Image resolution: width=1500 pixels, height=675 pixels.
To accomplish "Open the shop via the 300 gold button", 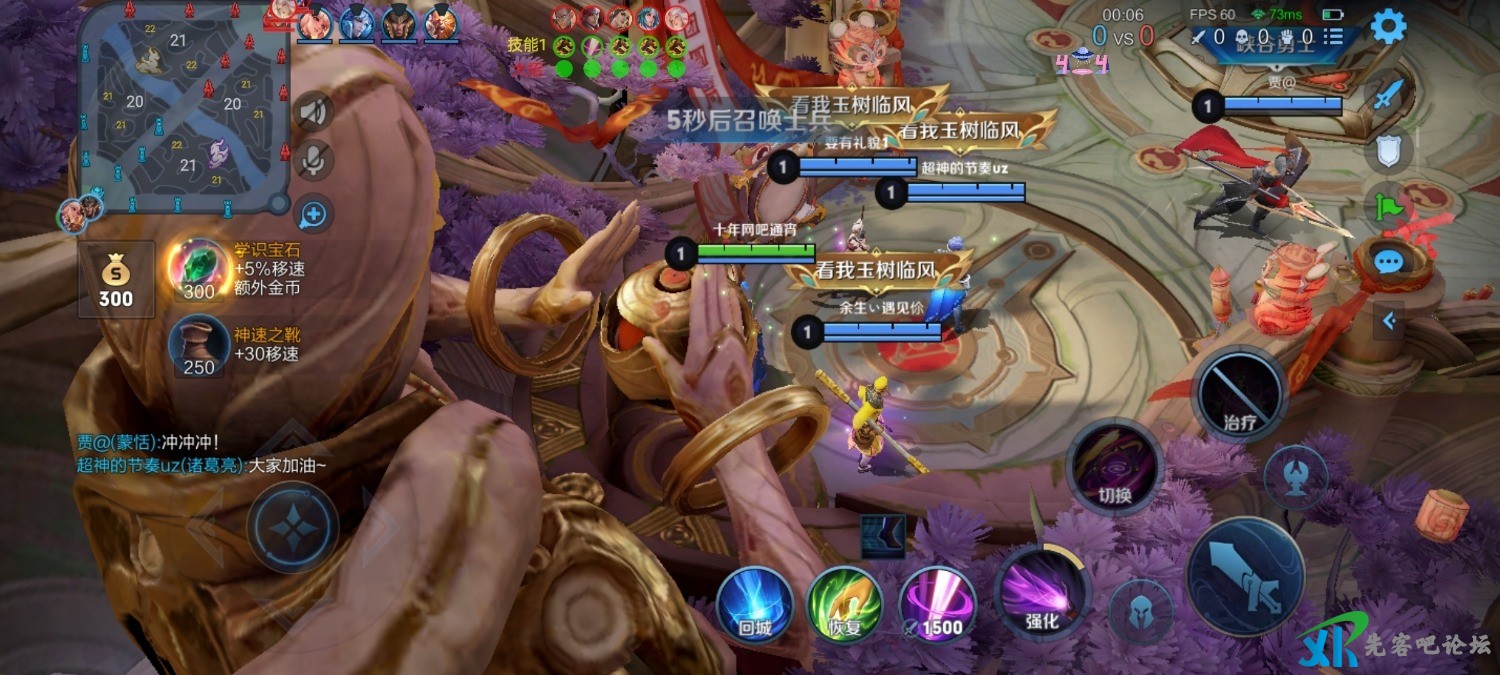I will [x=116, y=279].
